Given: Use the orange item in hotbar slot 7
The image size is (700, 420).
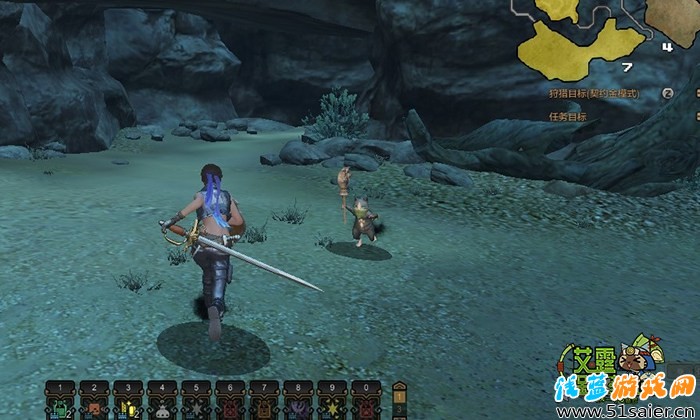Looking at the screenshot, I should pyautogui.click(x=264, y=407).
